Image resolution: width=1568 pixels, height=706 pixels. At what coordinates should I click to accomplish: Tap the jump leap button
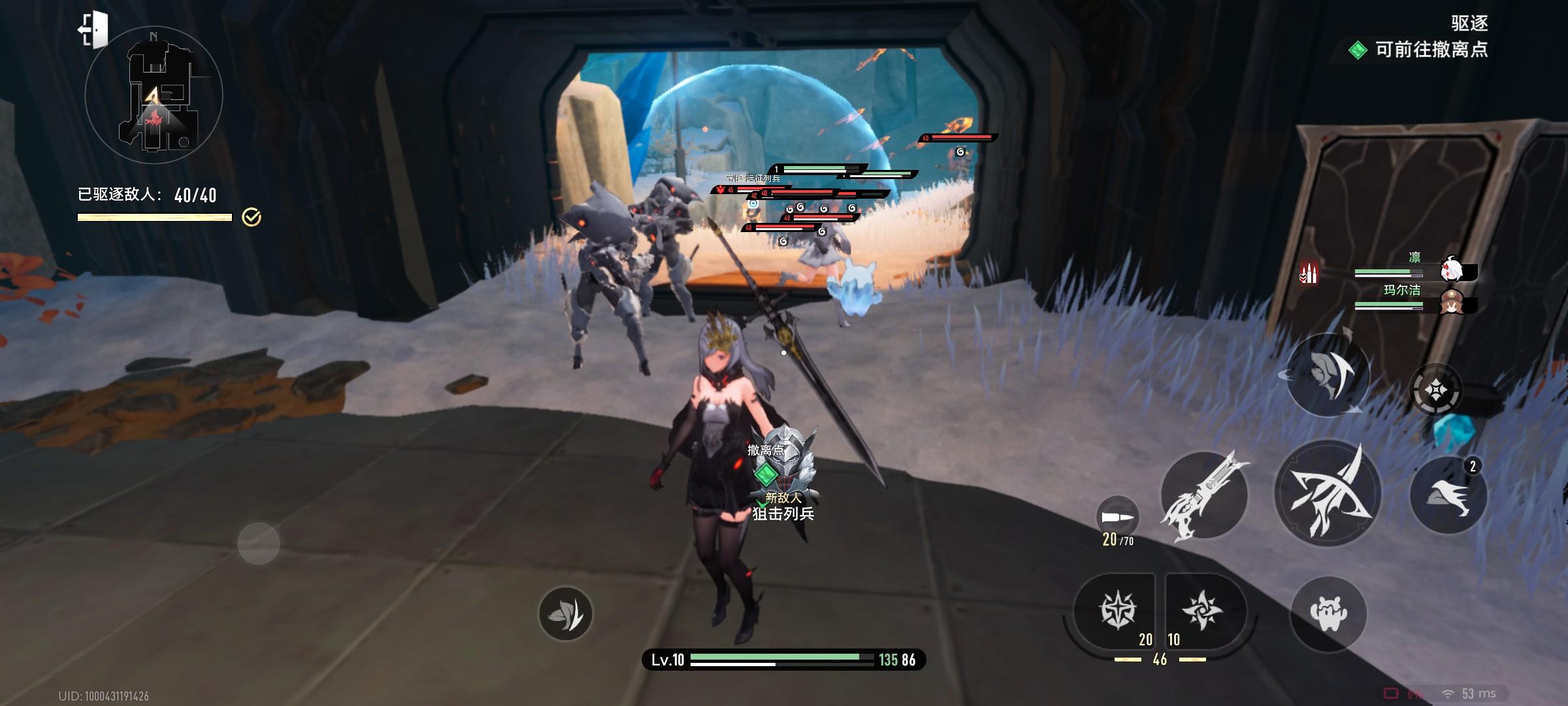pos(1328,375)
